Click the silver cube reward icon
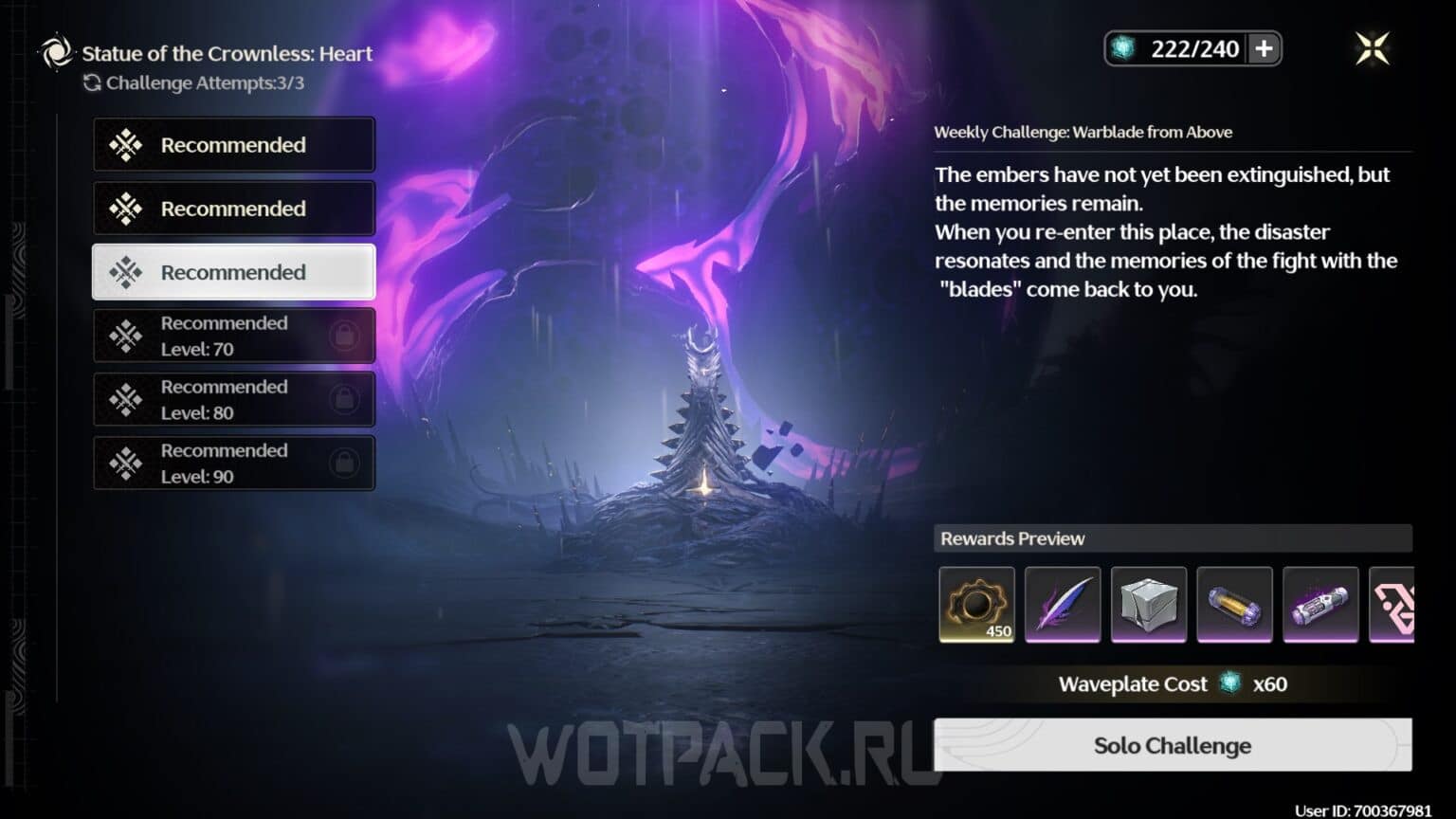 coord(1149,605)
